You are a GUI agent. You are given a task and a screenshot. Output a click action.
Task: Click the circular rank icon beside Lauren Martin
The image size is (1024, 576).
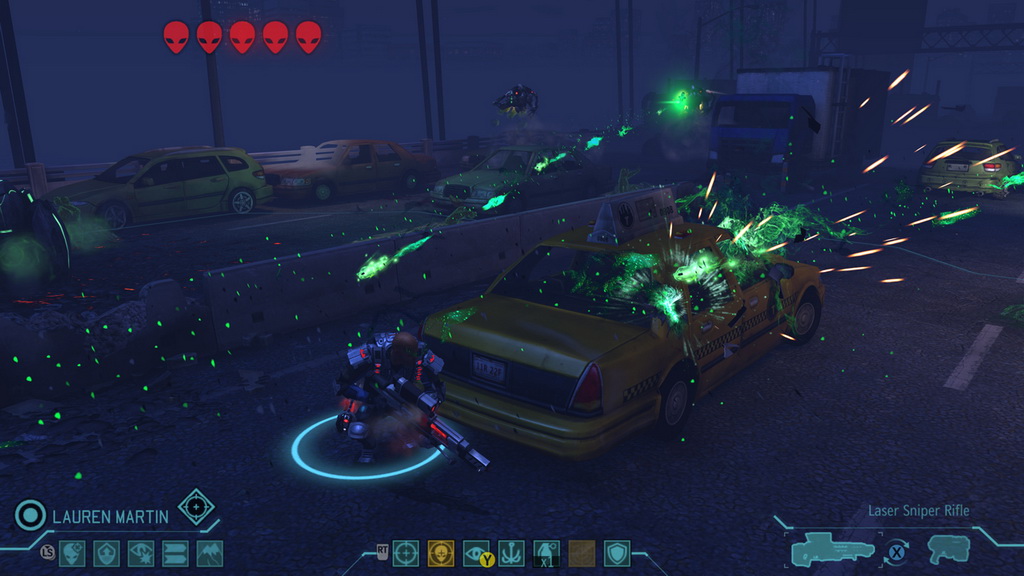click(x=30, y=516)
